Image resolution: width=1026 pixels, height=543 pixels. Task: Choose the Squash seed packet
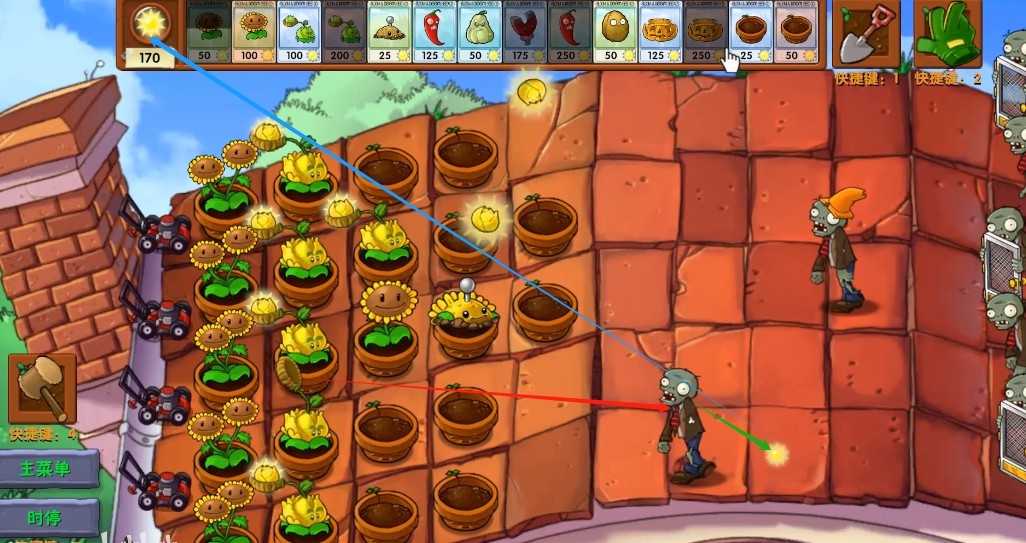(x=478, y=32)
